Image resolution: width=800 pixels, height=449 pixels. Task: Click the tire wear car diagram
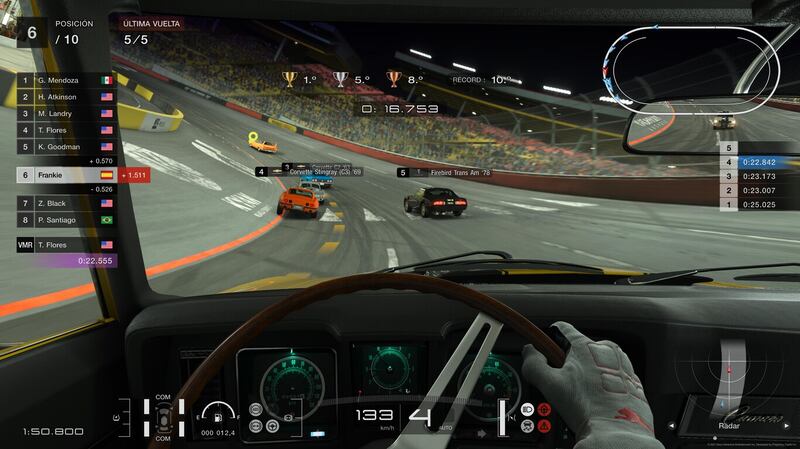tap(163, 418)
